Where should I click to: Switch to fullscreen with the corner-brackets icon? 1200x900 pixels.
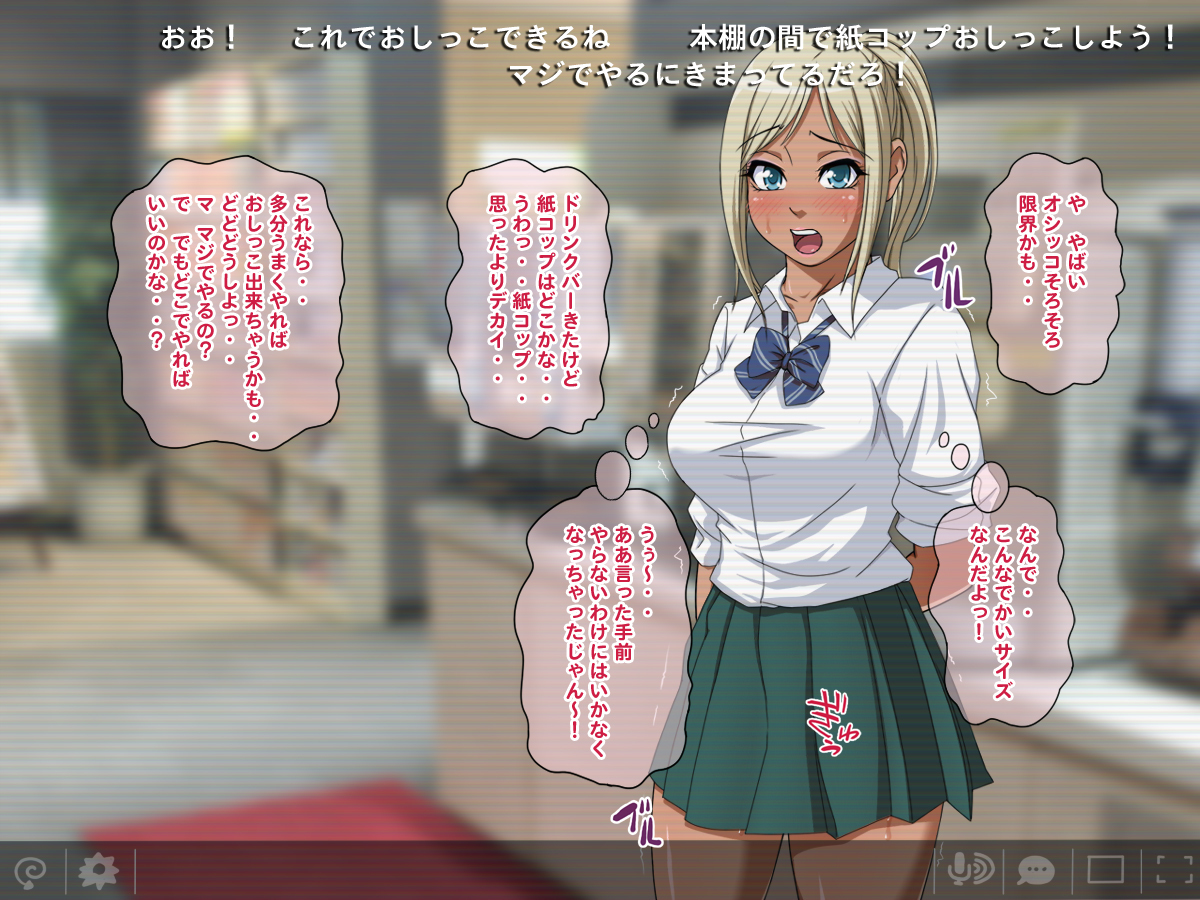pos(1174,870)
